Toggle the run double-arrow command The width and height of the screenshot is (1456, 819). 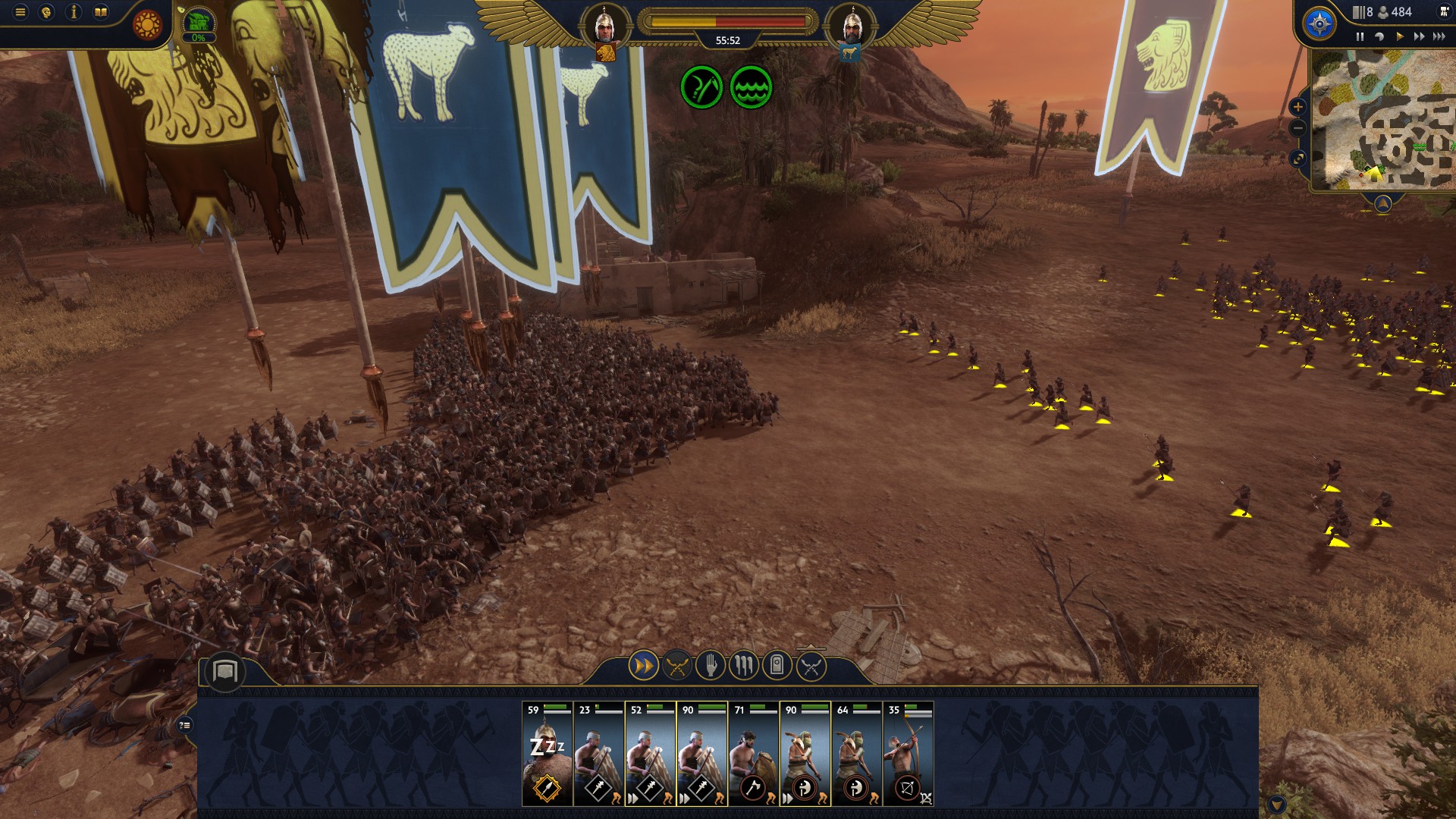pyautogui.click(x=643, y=667)
